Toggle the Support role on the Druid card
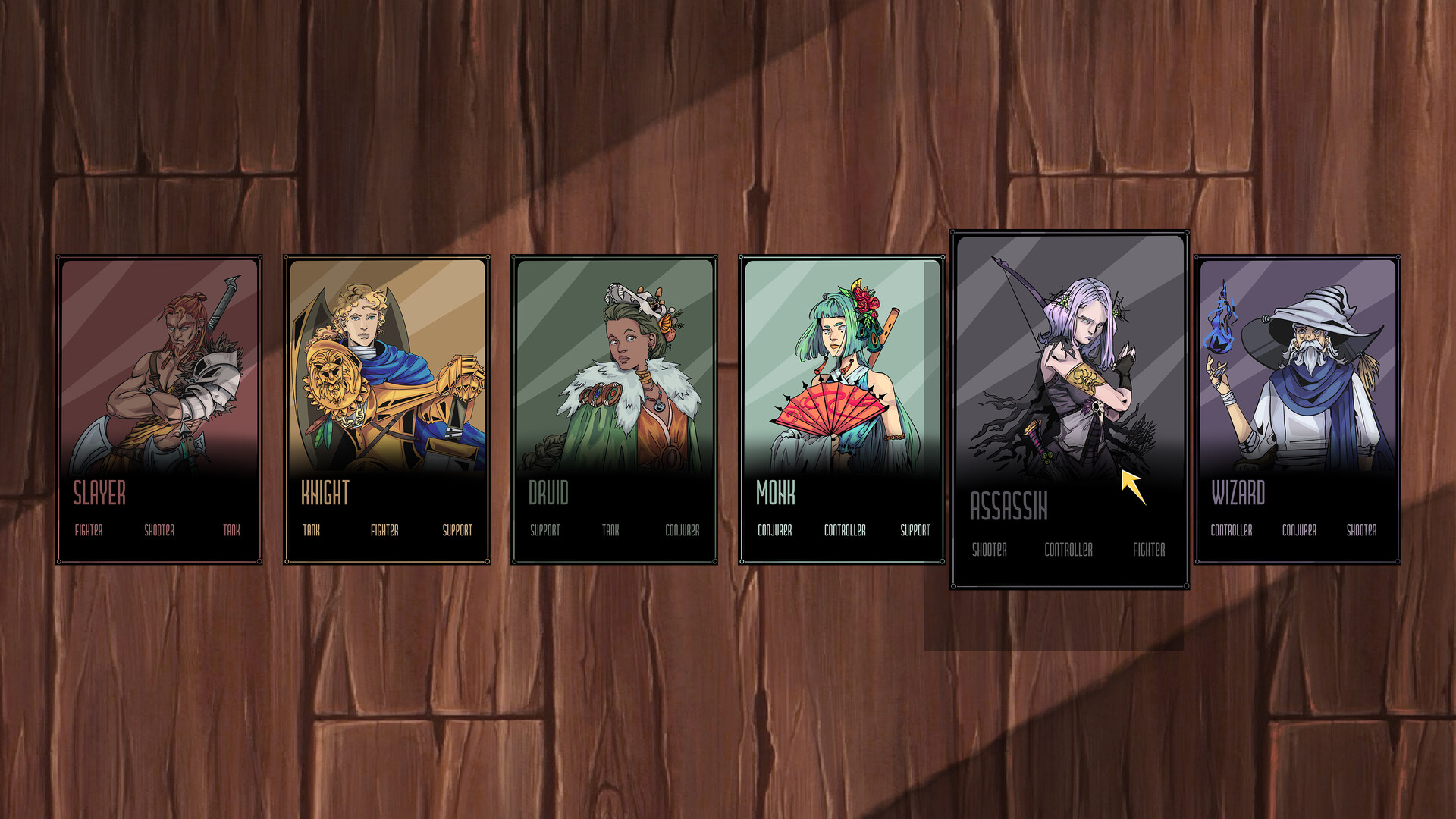The image size is (1456, 819). (545, 532)
